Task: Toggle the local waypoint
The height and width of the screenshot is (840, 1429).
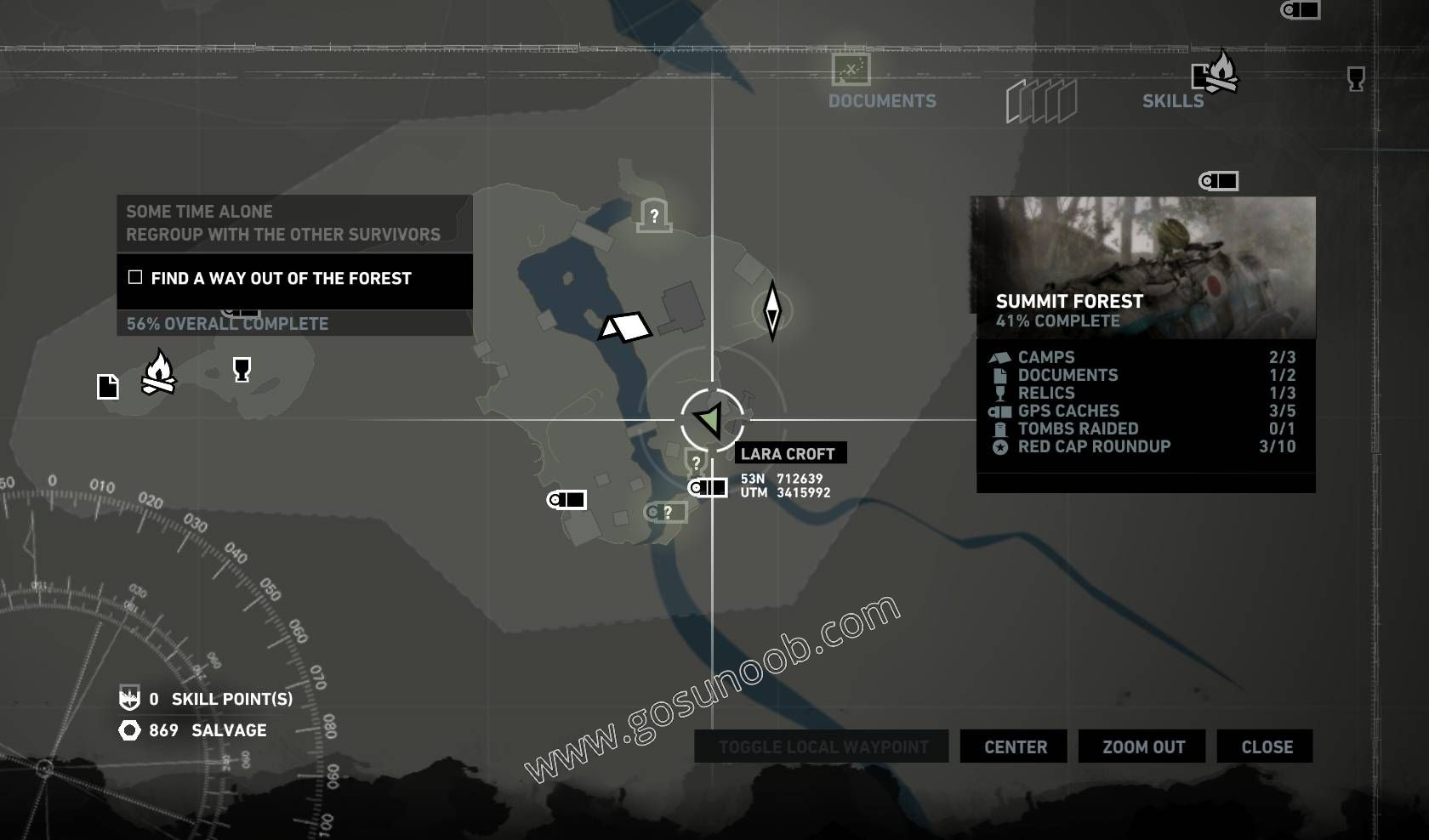Action: (822, 746)
